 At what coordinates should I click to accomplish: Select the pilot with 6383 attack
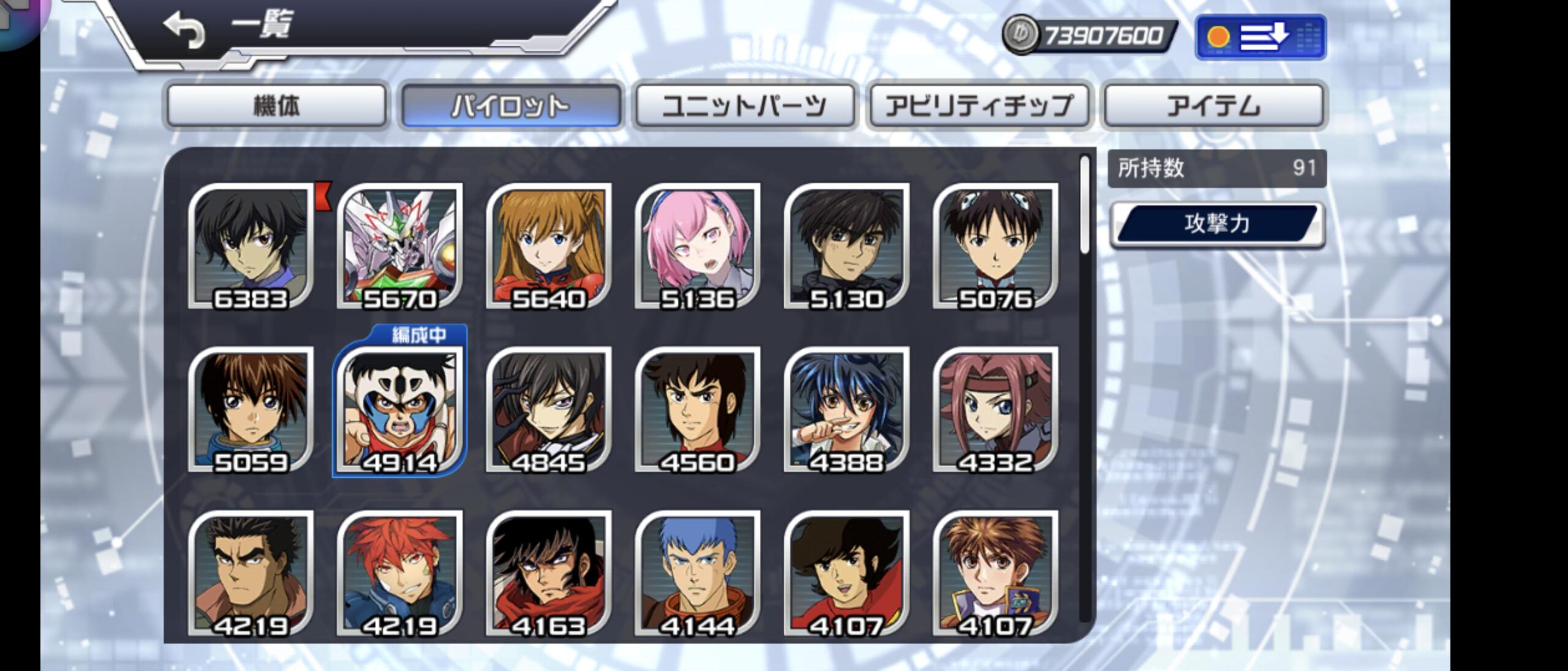point(251,246)
